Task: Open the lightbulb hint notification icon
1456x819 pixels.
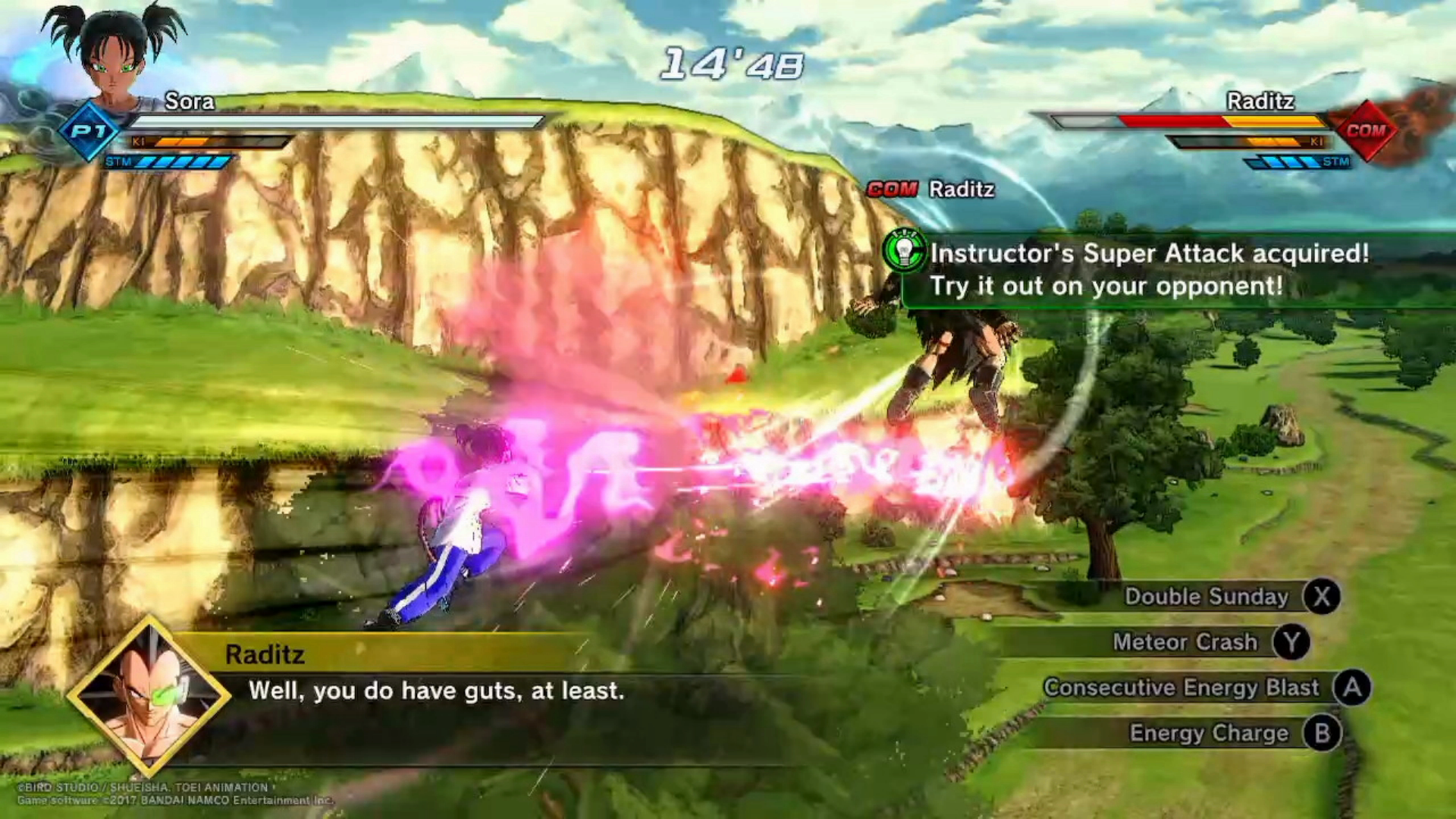Action: 905,251
